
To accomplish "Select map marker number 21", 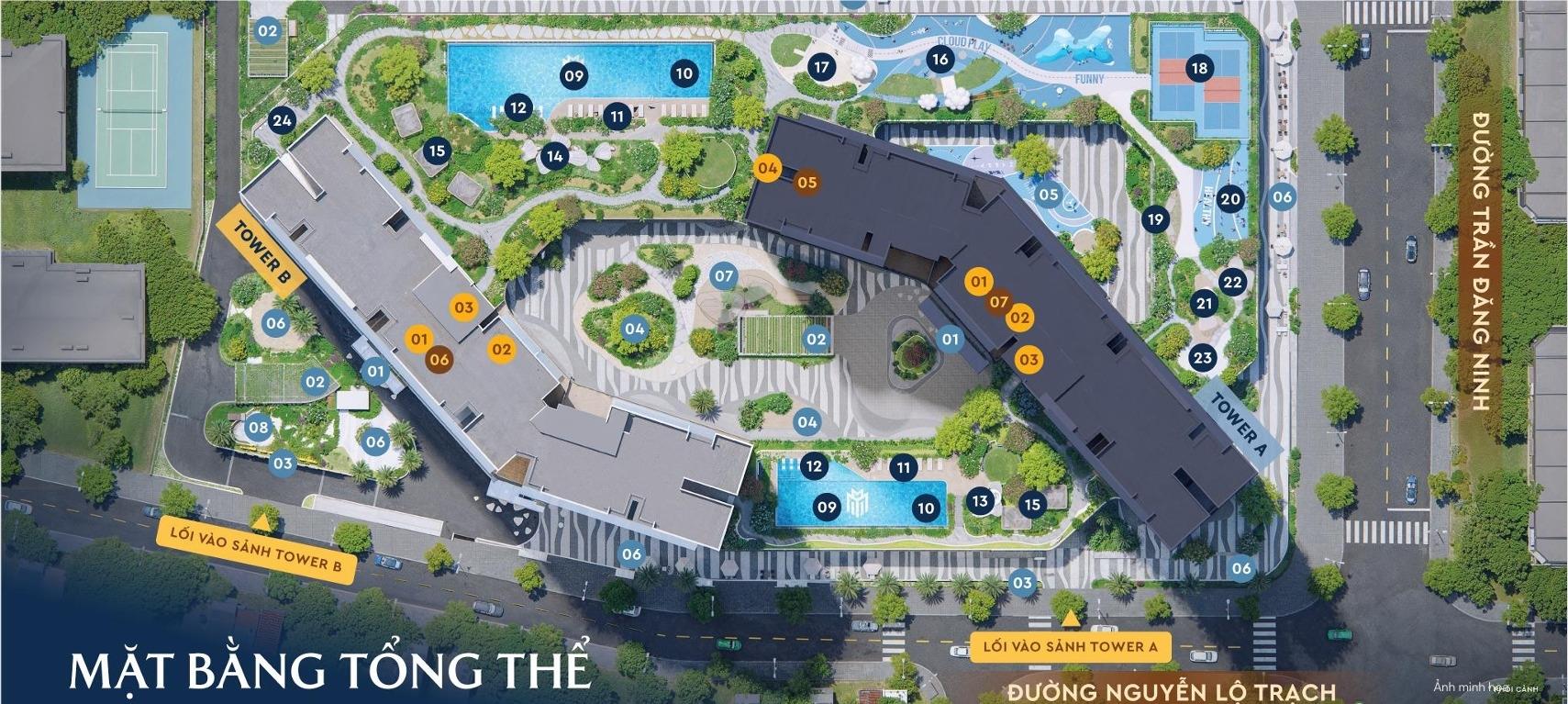I will pyautogui.click(x=1204, y=304).
